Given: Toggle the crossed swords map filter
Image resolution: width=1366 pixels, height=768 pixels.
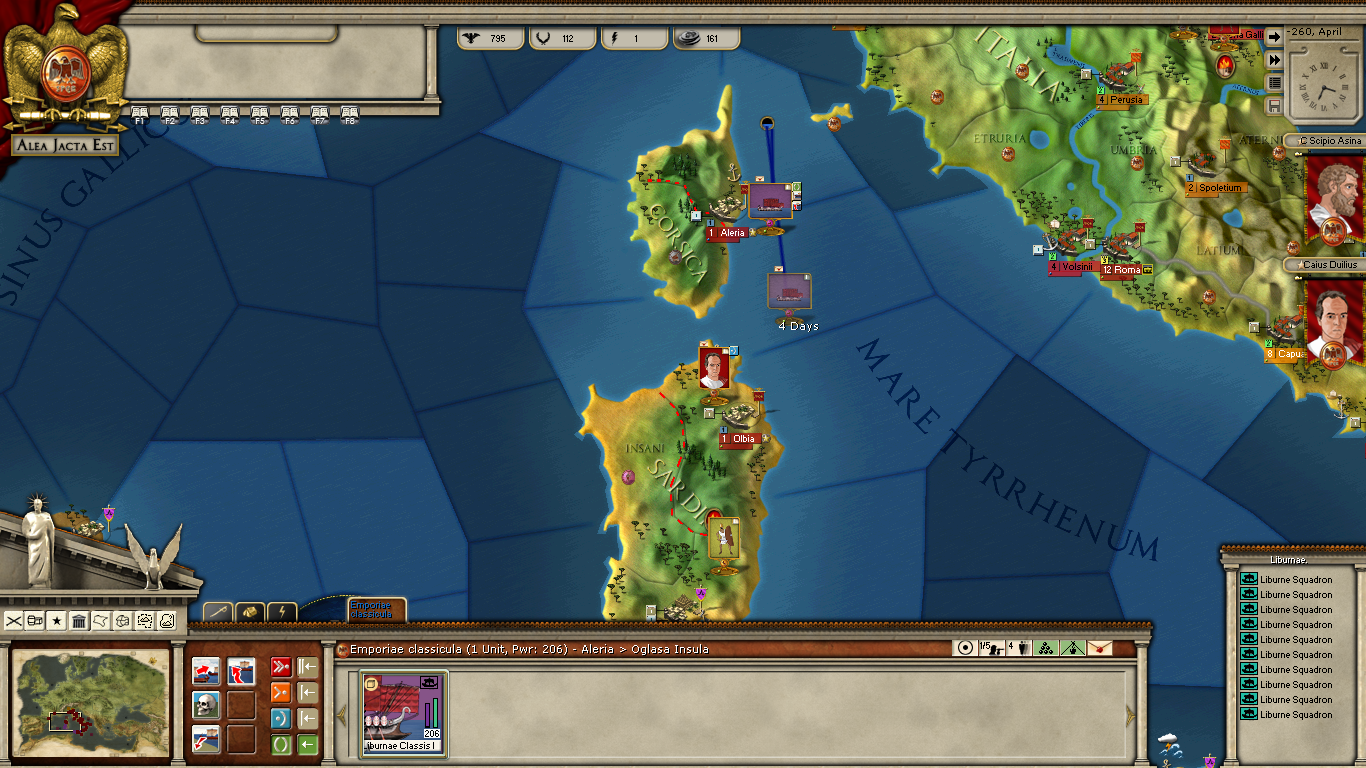Looking at the screenshot, I should pyautogui.click(x=13, y=621).
